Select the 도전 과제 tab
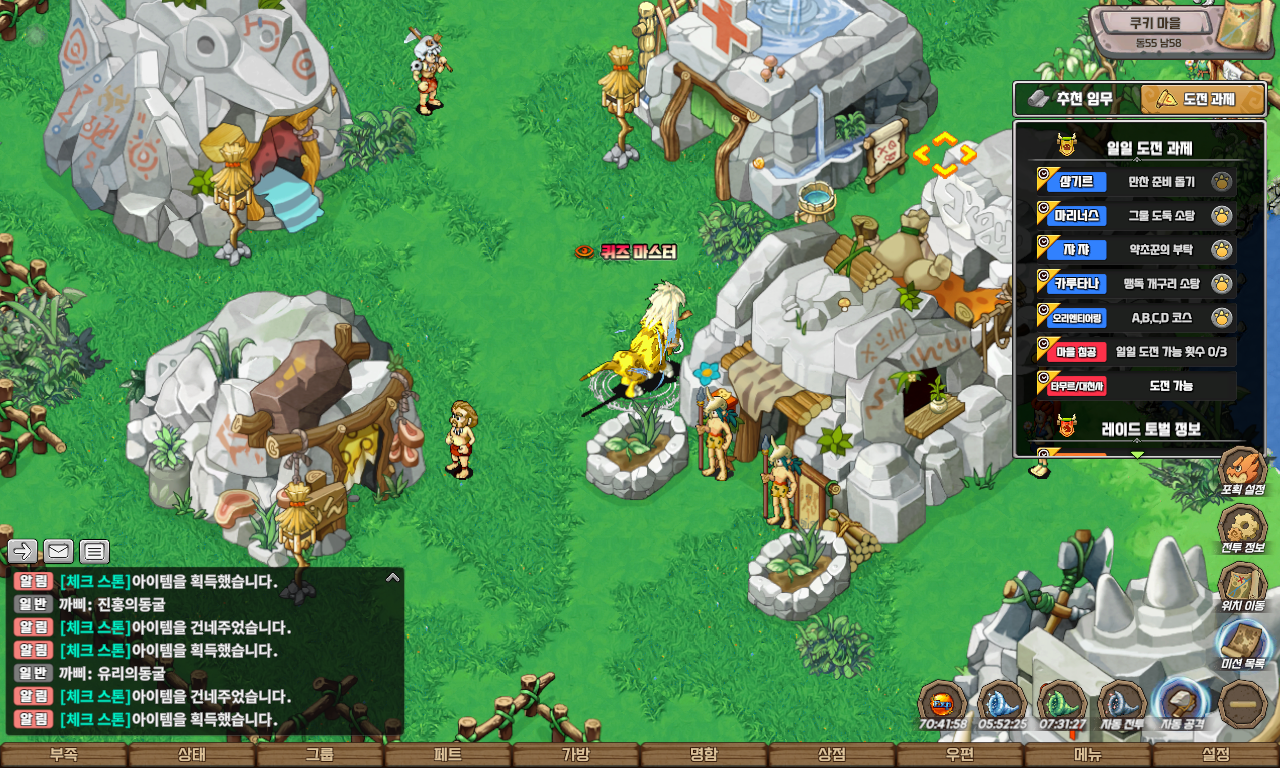Screen dimensions: 1280x768 point(1203,99)
